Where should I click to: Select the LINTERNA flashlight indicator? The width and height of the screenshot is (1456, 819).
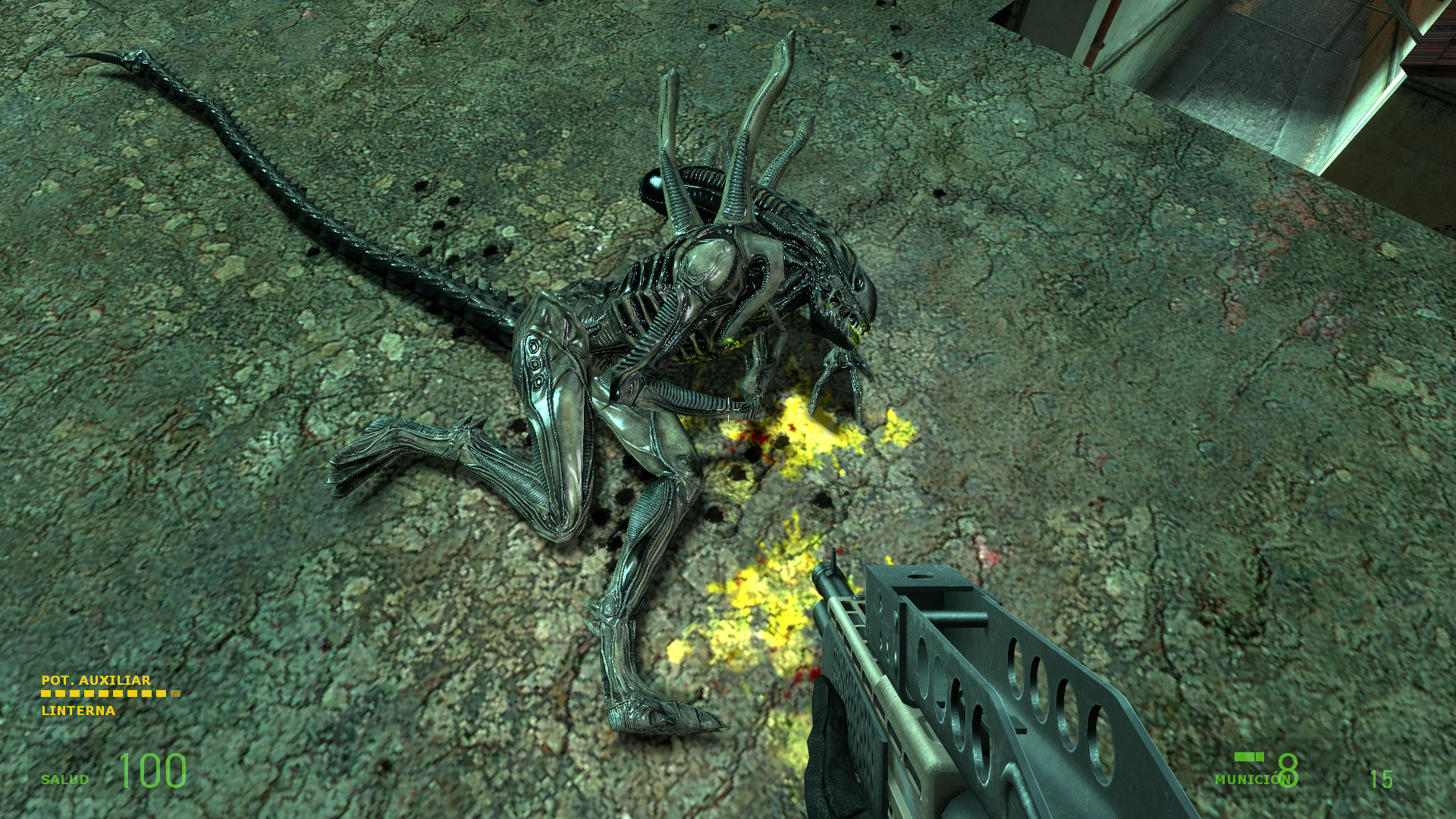pyautogui.click(x=80, y=711)
